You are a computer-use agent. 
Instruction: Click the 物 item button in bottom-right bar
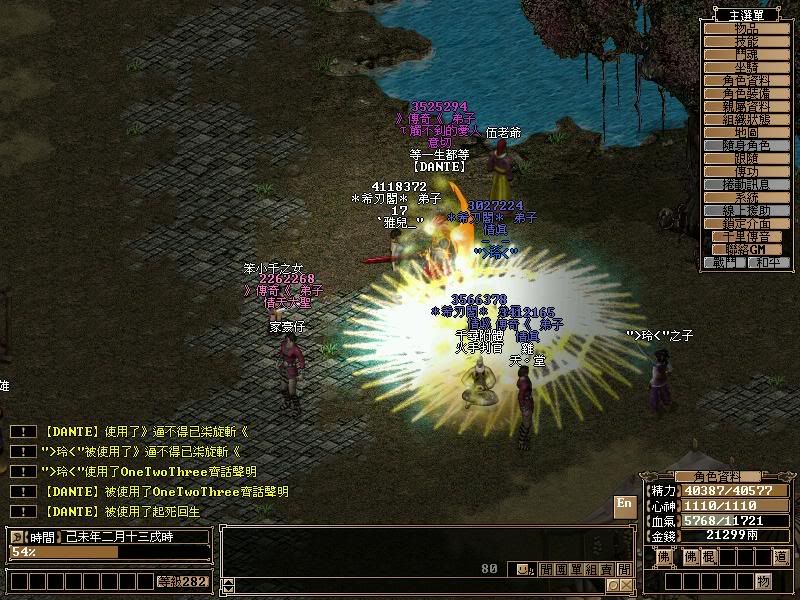(764, 581)
